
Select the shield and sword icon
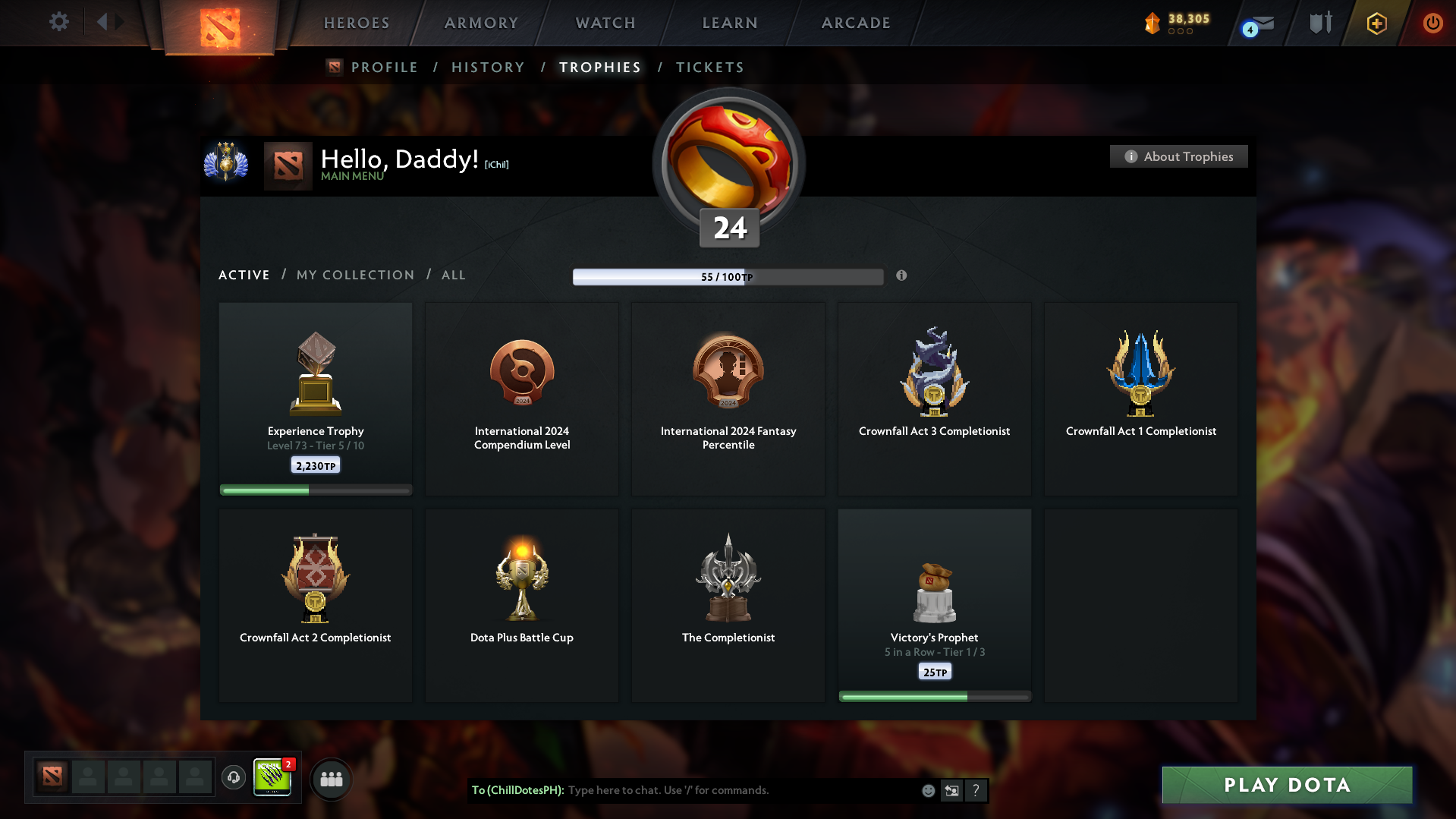coord(1319,23)
